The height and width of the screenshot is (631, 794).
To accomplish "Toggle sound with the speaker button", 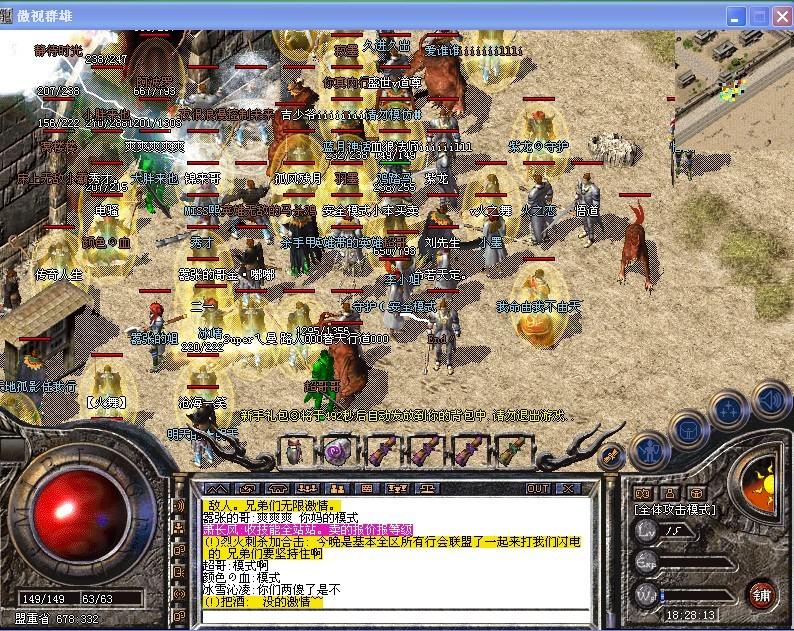I will [x=768, y=400].
